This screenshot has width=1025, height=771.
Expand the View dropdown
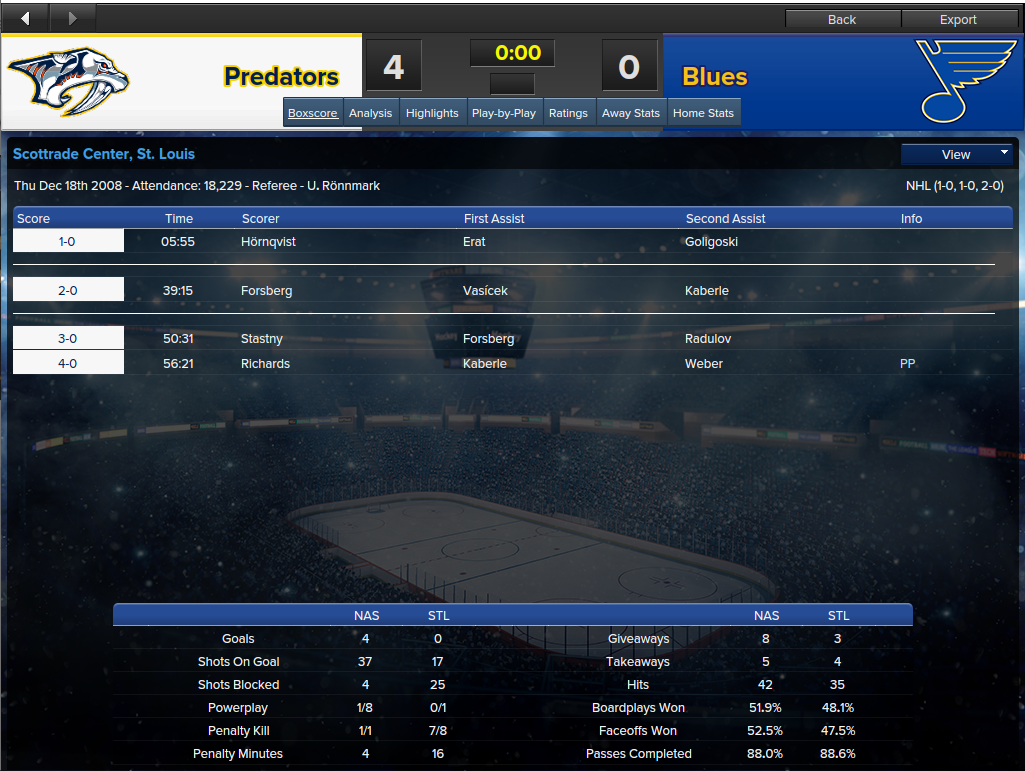click(957, 154)
